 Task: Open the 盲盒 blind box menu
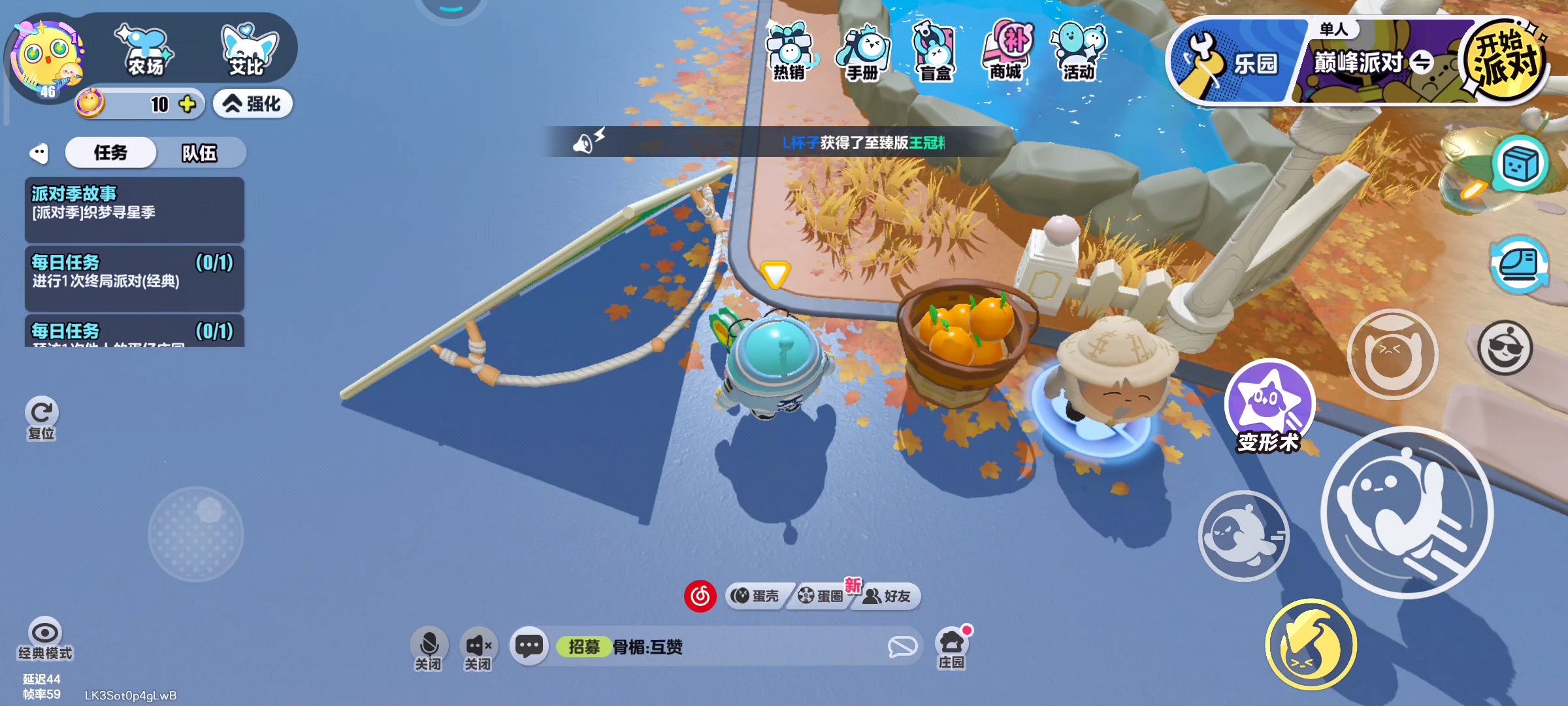tap(934, 52)
